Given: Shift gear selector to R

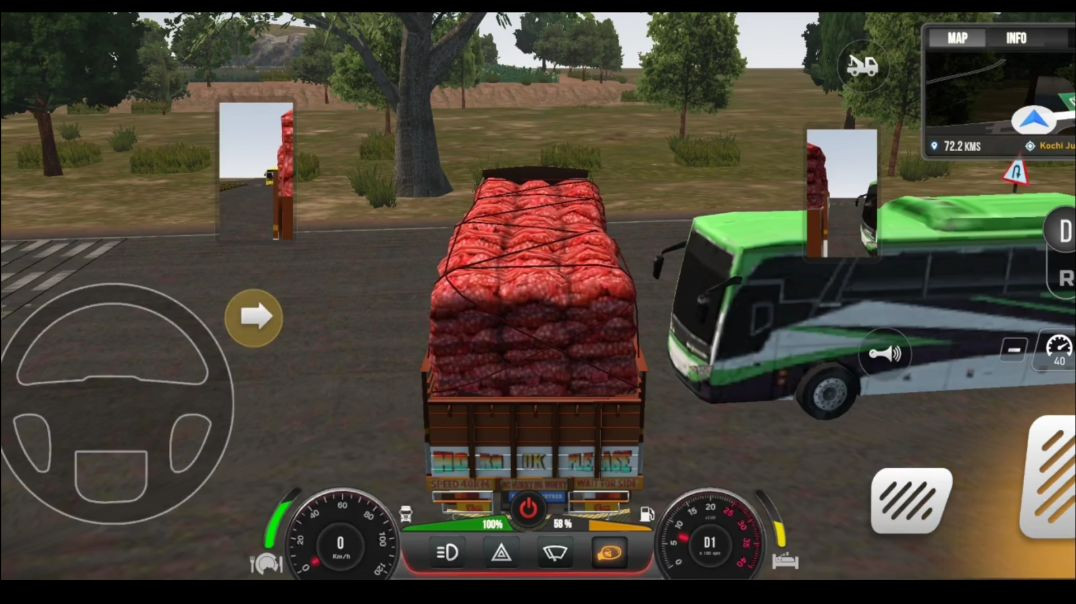Looking at the screenshot, I should (1064, 278).
